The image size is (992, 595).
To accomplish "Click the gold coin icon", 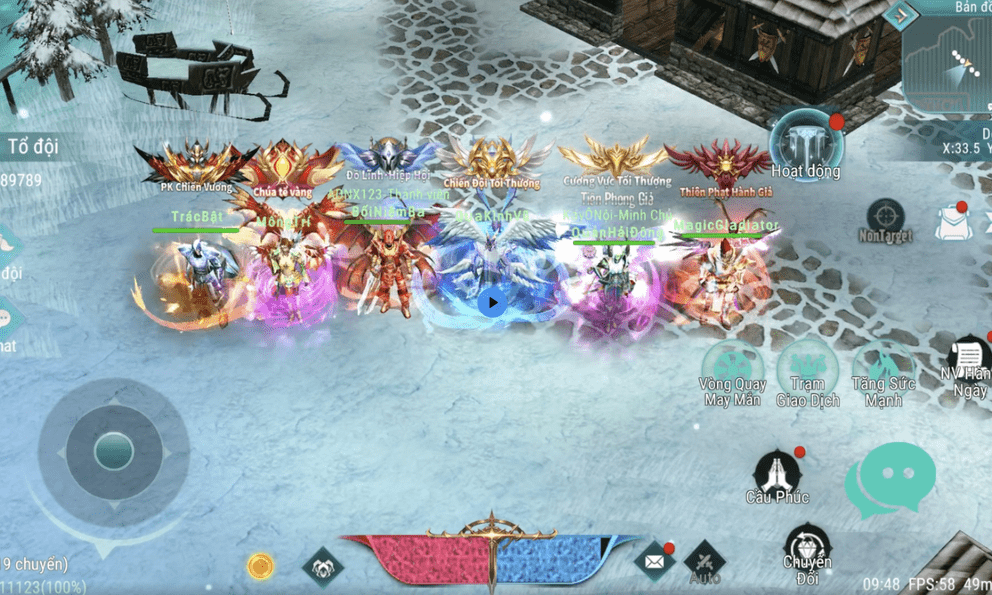I will pyautogui.click(x=261, y=567).
